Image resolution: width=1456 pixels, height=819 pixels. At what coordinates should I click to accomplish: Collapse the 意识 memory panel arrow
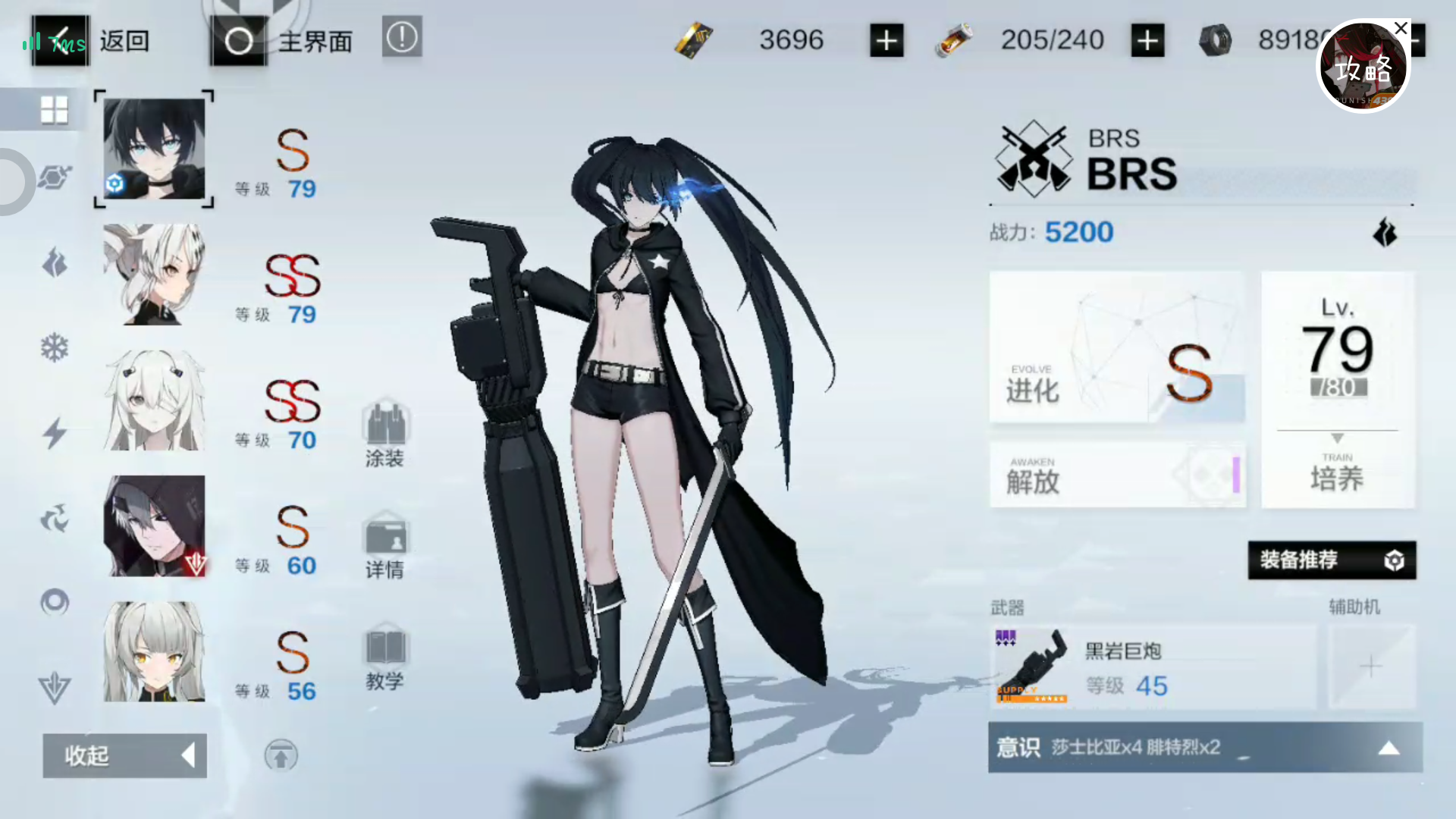(1389, 748)
